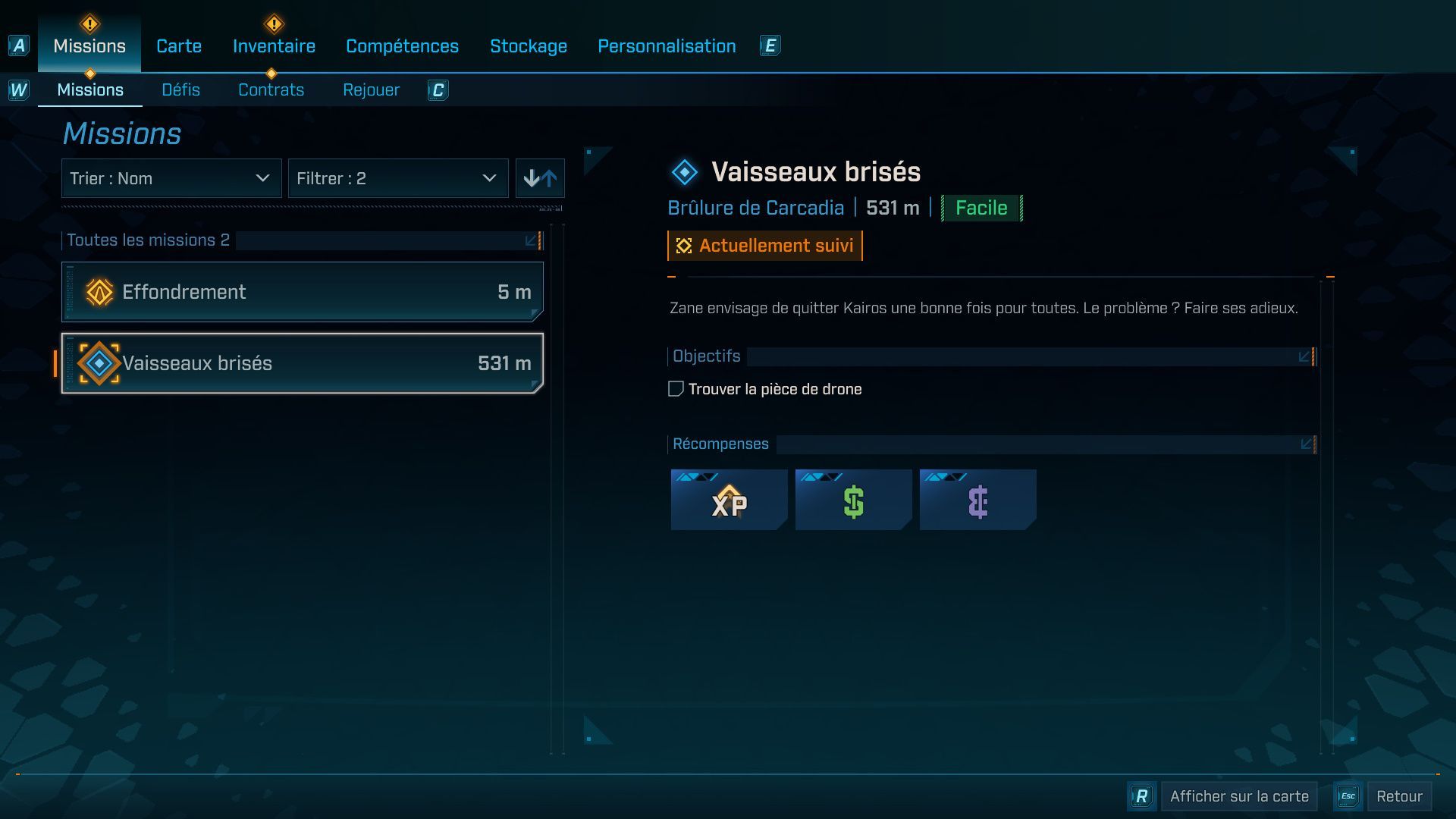Open the Trier : Nom dropdown

coord(171,178)
